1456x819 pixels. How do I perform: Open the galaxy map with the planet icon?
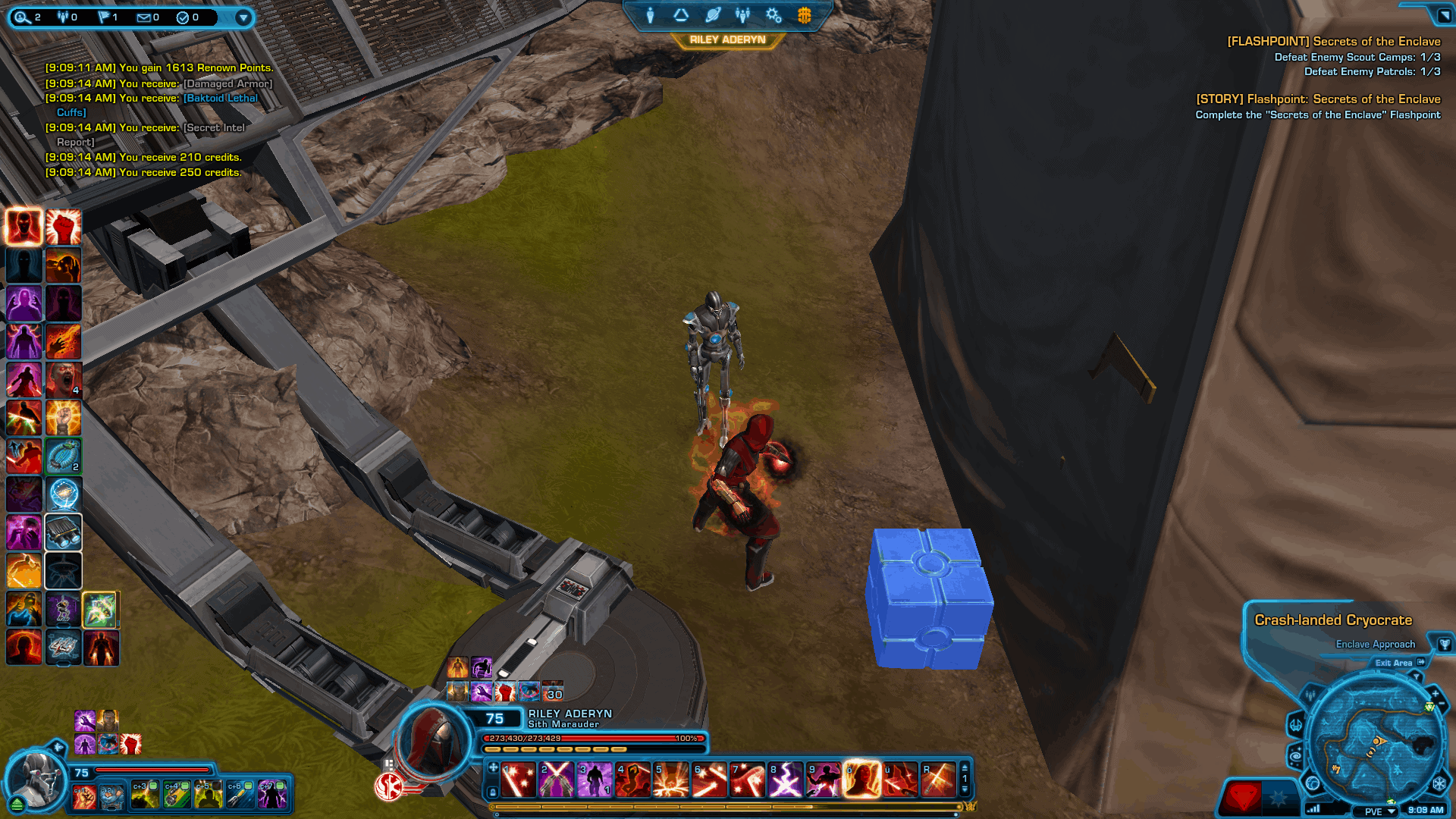[x=711, y=15]
